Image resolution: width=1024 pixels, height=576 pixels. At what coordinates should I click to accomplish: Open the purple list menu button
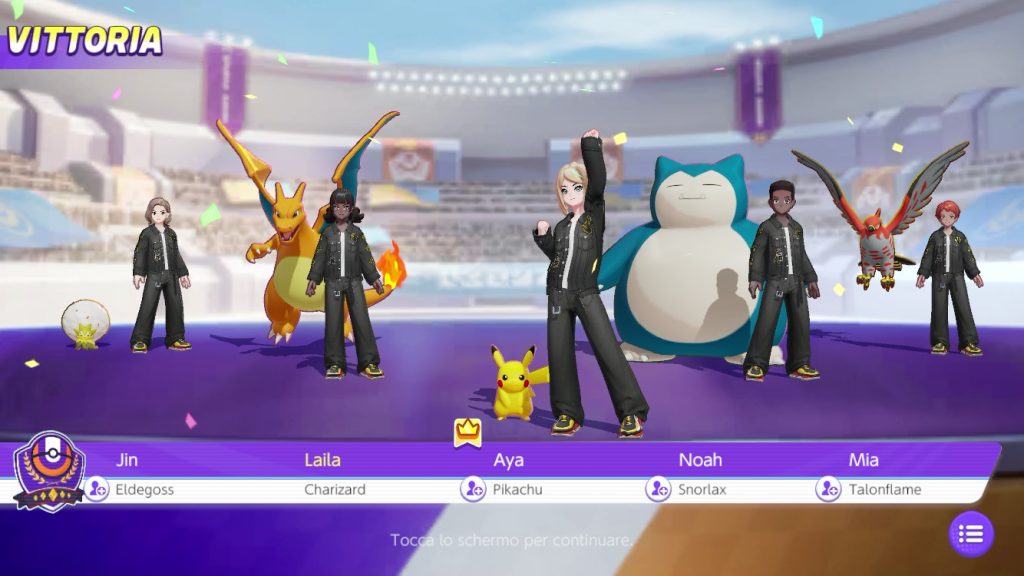coord(971,534)
